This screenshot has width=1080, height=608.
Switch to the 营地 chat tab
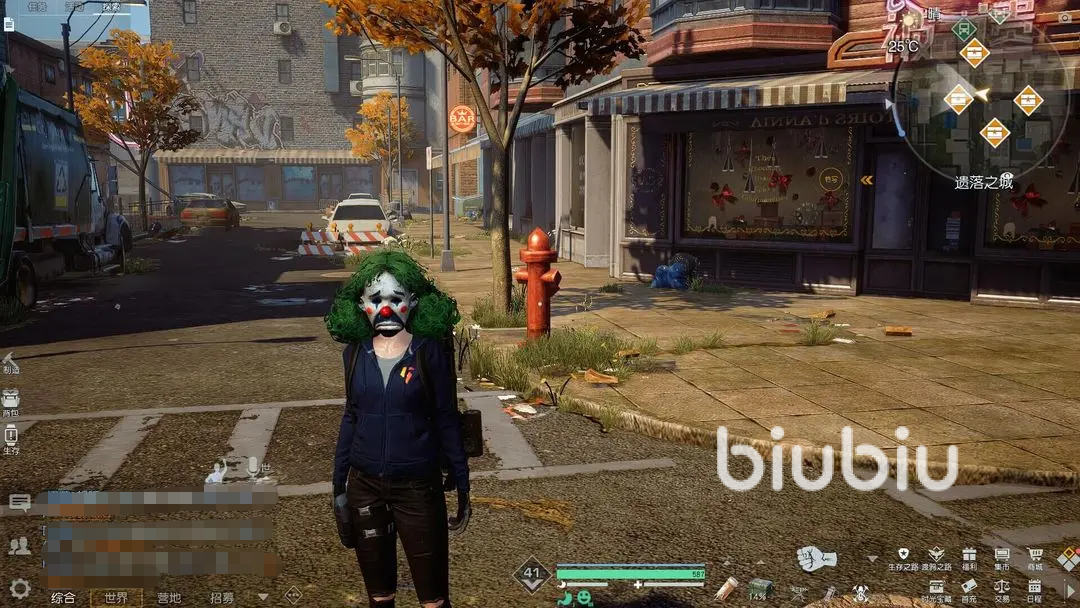169,598
